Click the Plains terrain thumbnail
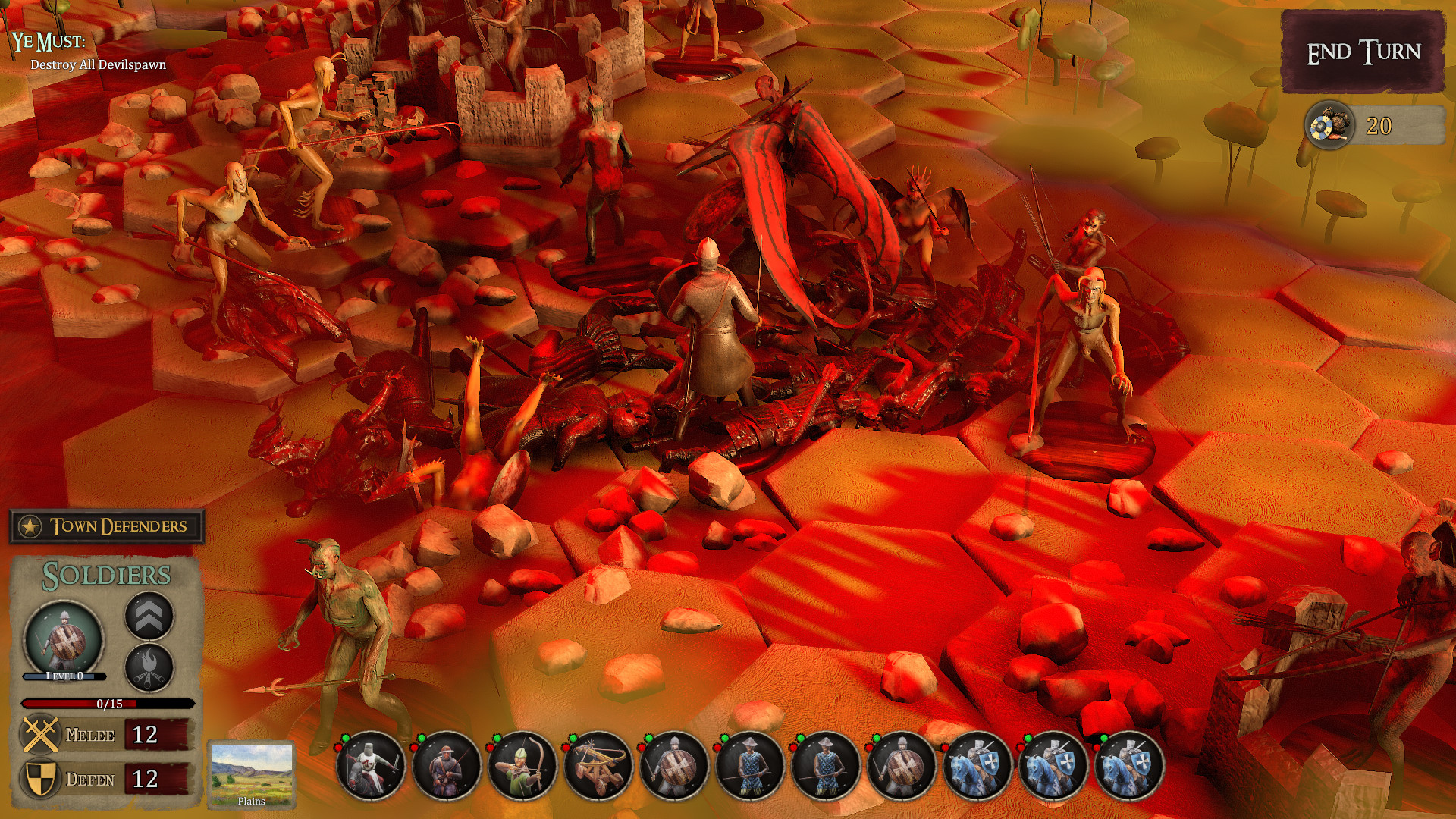This screenshot has height=819, width=1456. click(251, 774)
